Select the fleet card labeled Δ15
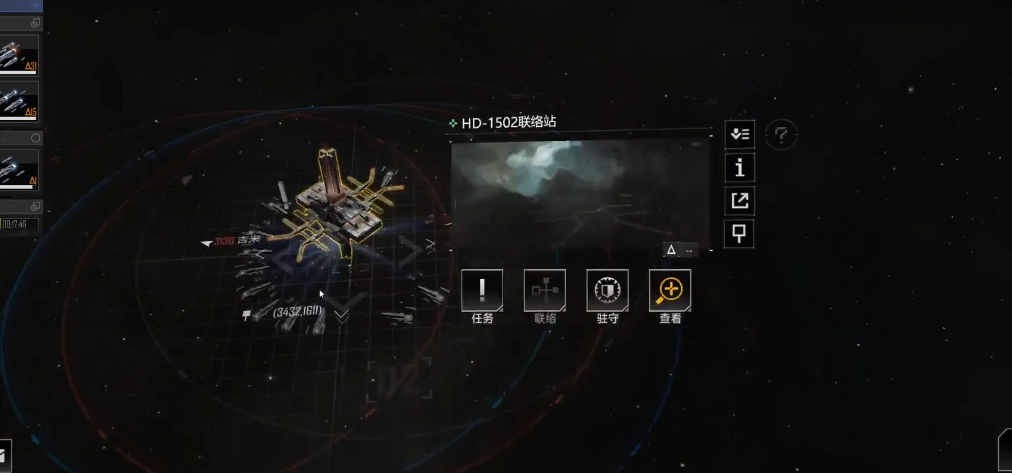The image size is (1012, 473). [x=19, y=100]
